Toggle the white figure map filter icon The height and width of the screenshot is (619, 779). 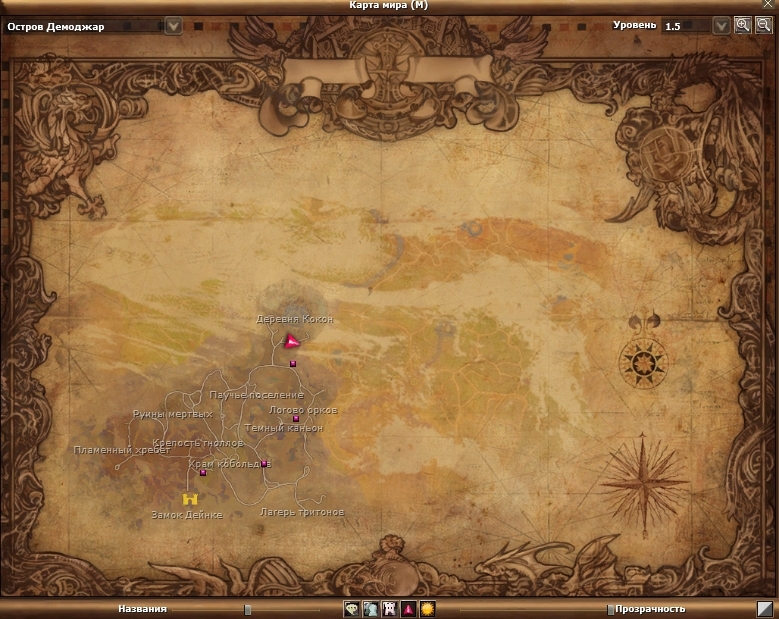(370, 608)
